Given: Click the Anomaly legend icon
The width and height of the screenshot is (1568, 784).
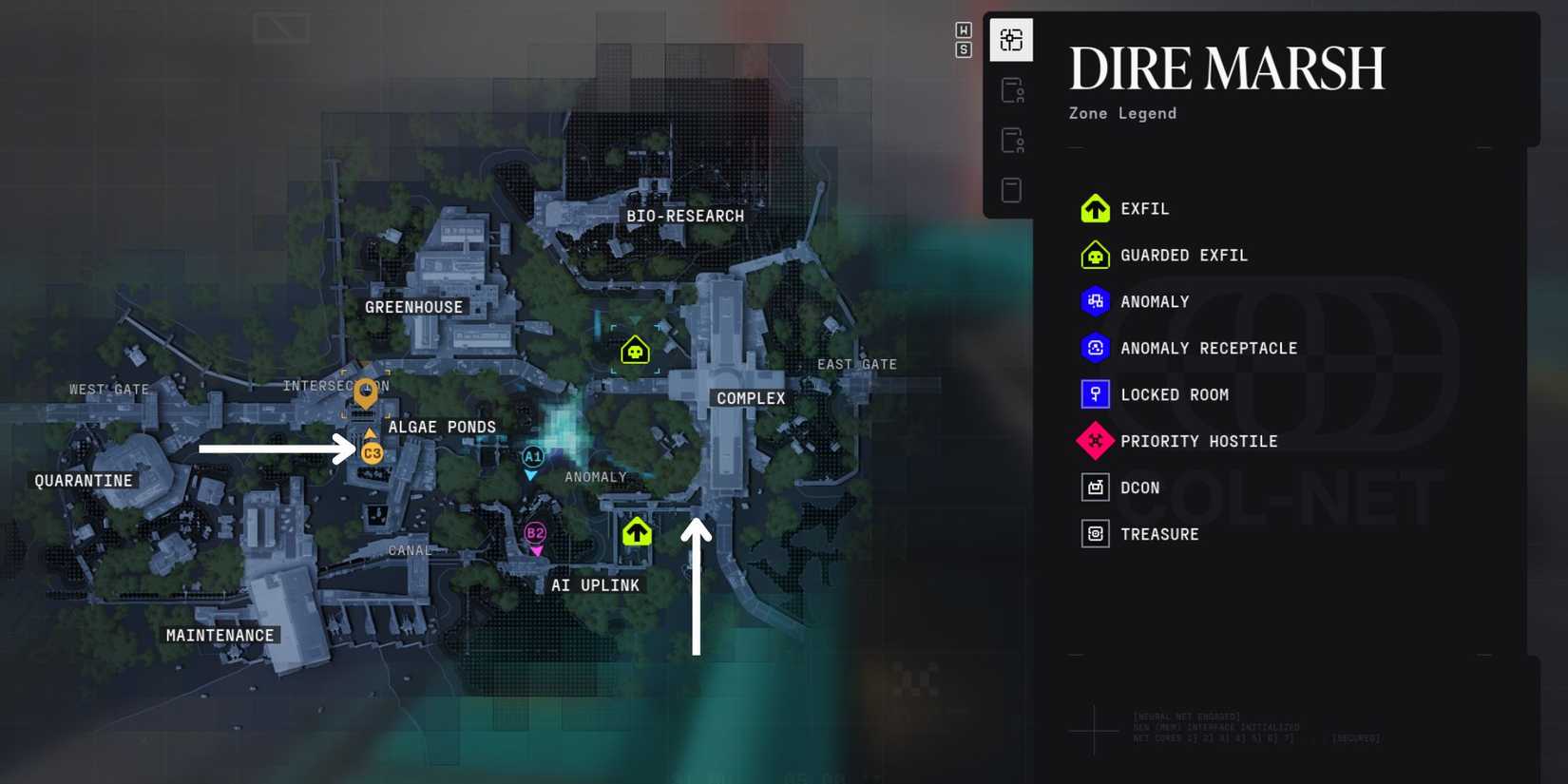Looking at the screenshot, I should tap(1095, 301).
